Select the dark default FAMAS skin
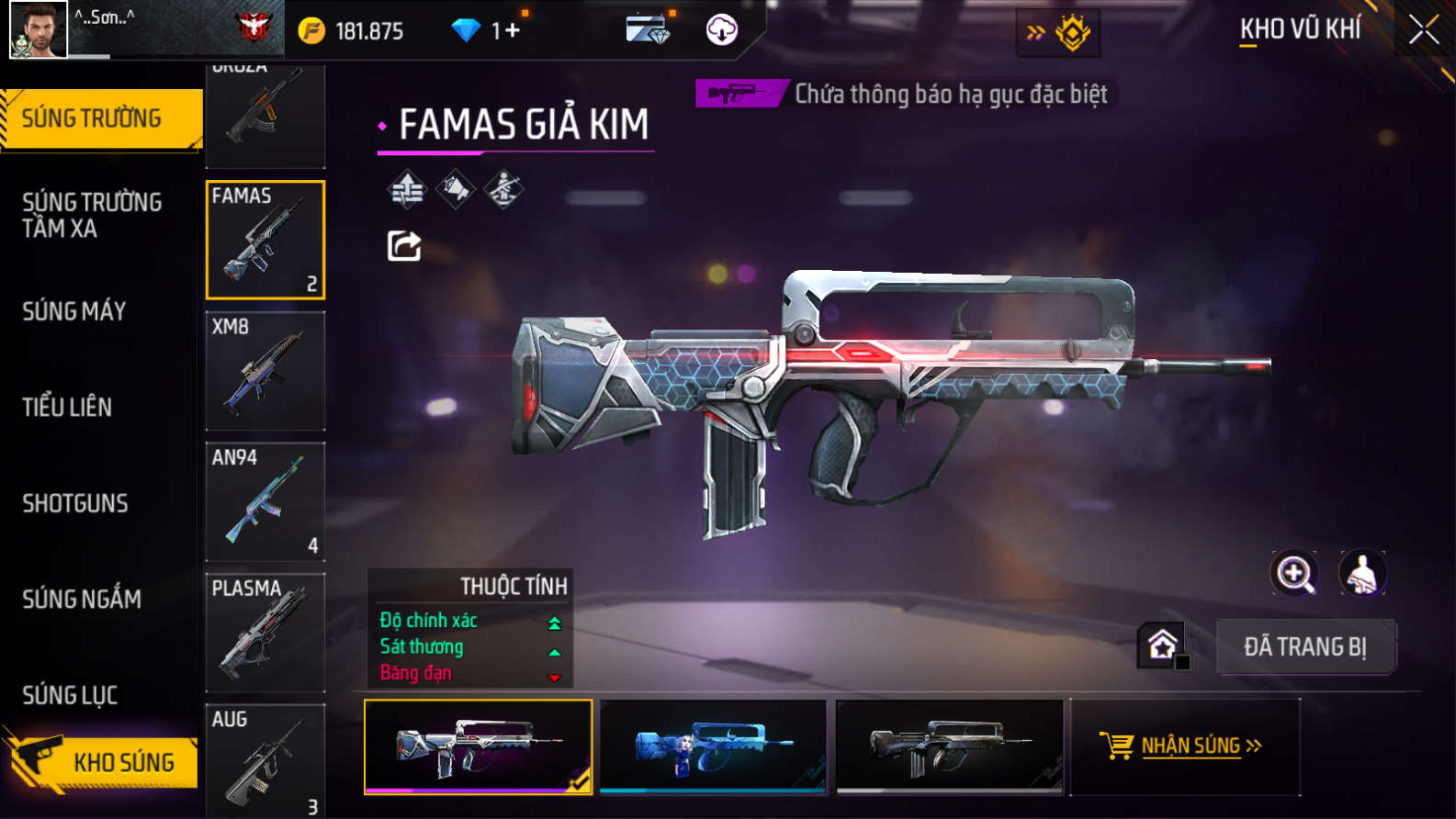This screenshot has width=1456, height=819. click(x=949, y=746)
